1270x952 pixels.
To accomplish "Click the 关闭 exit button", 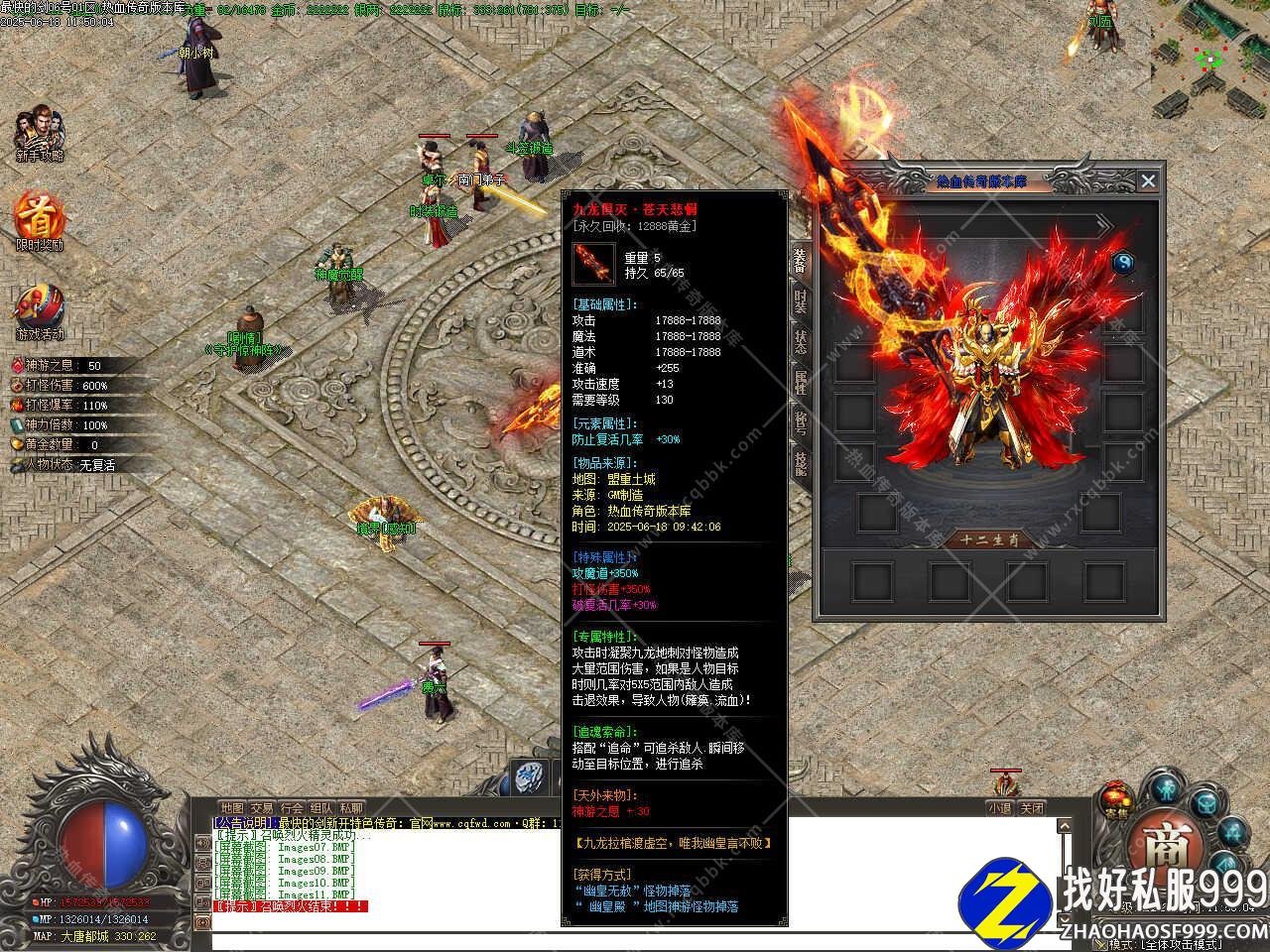I will [1032, 808].
